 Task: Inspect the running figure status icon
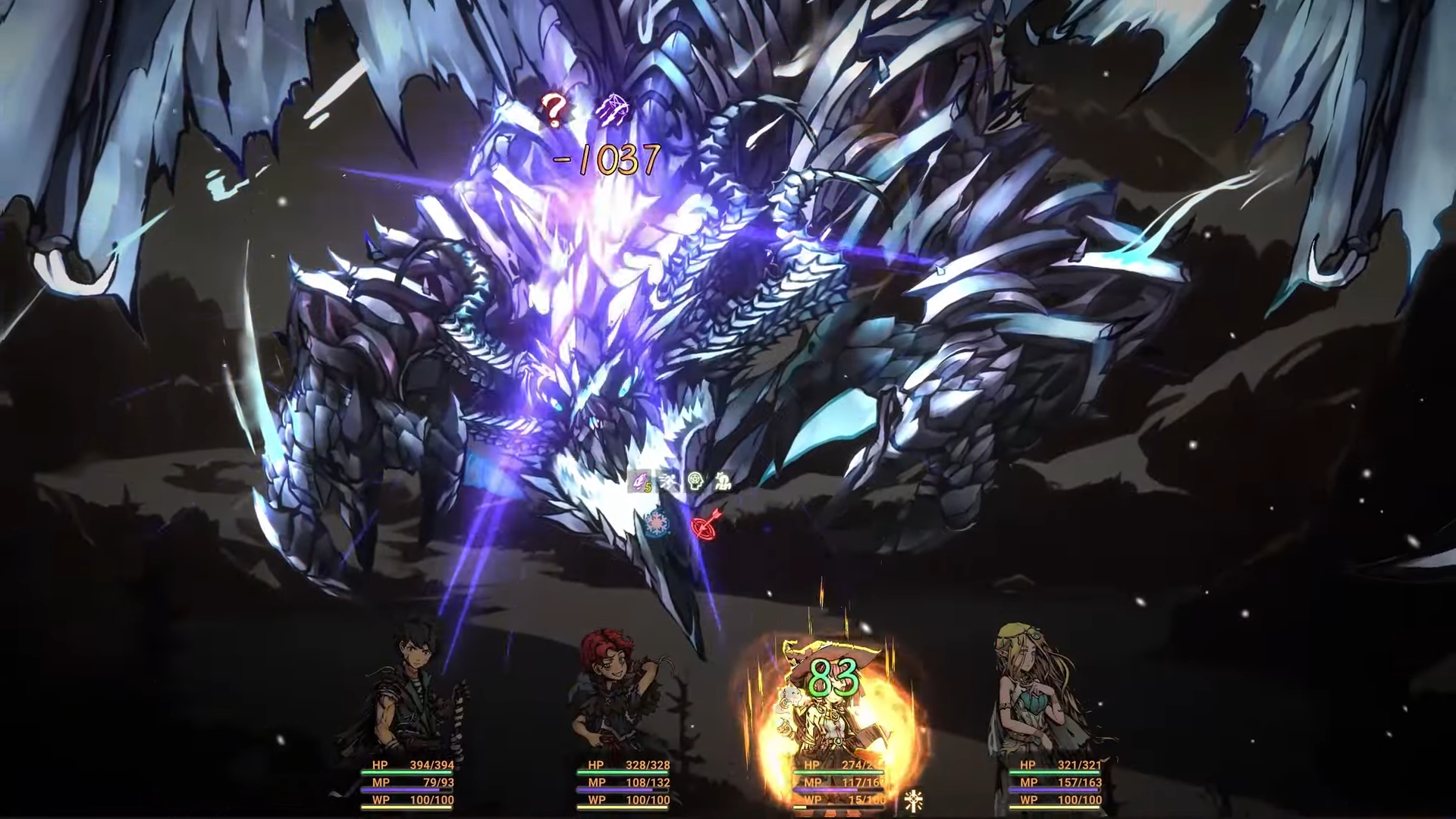(669, 482)
